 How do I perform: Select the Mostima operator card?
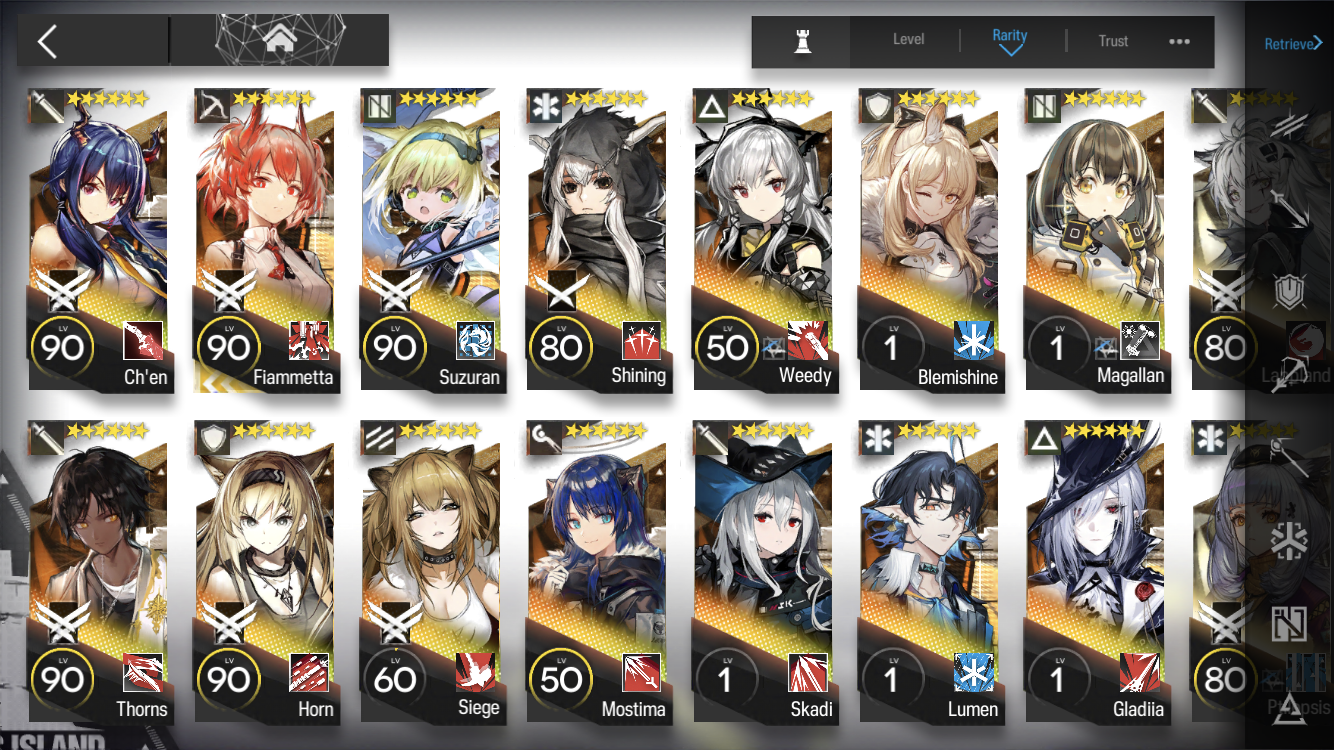point(598,572)
